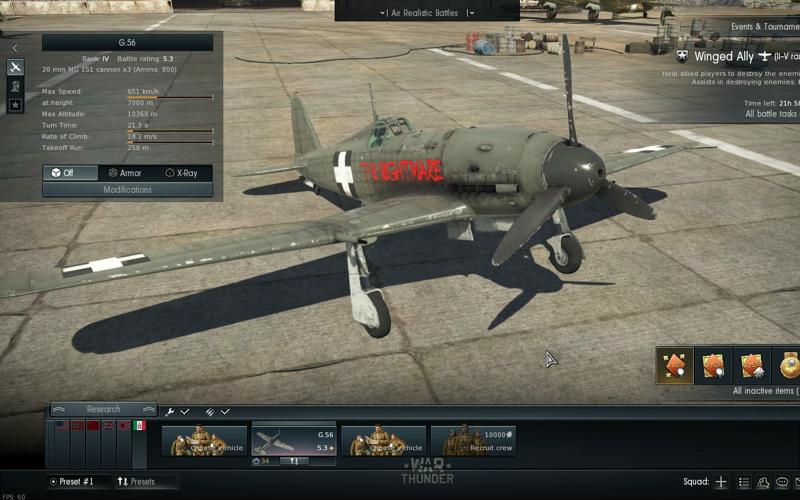The width and height of the screenshot is (800, 500).
Task: Open the Air Realistic Battles mode dropdown
Action: (x=427, y=13)
